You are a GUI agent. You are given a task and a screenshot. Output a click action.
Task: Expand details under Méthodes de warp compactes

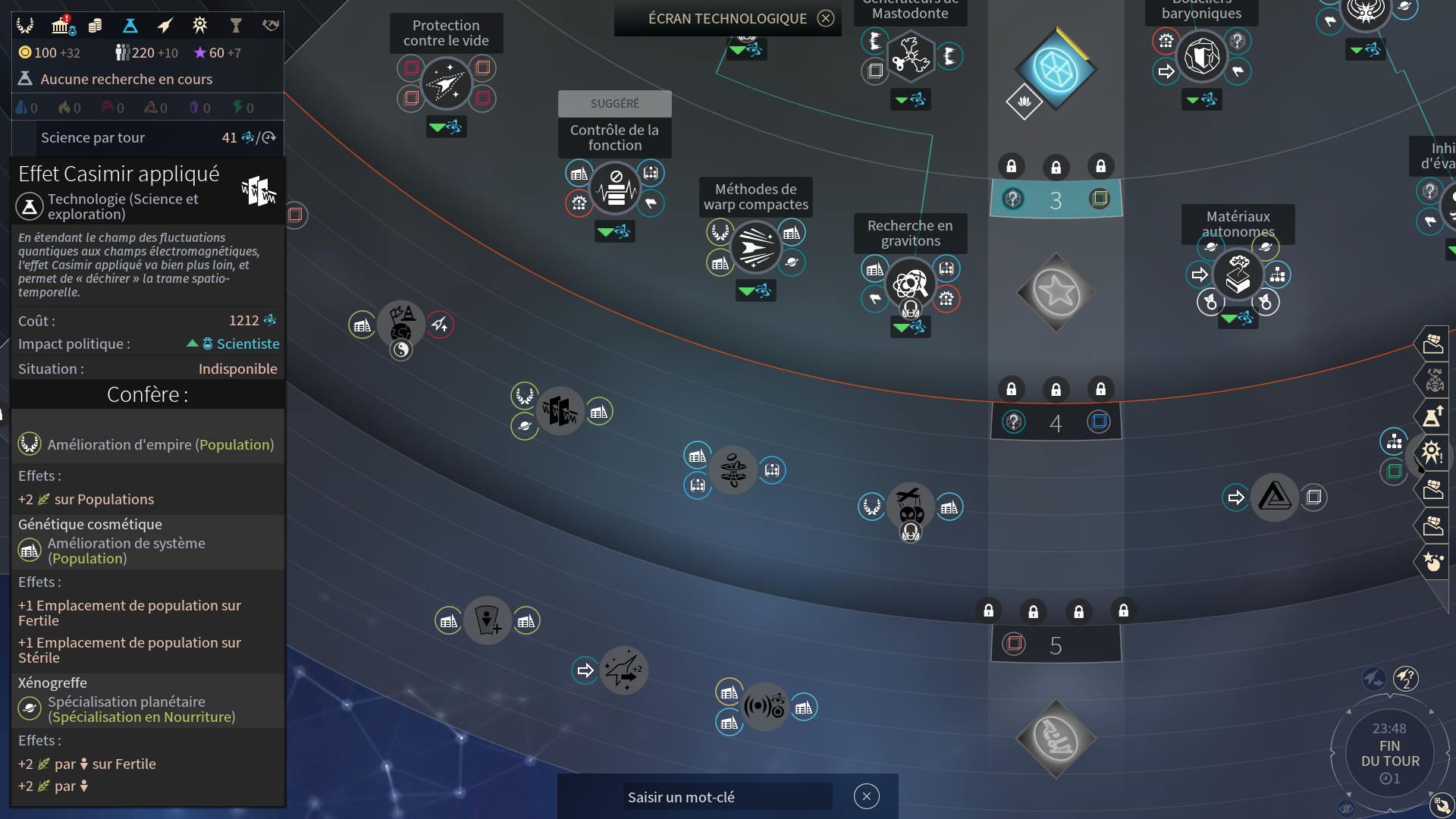click(756, 290)
